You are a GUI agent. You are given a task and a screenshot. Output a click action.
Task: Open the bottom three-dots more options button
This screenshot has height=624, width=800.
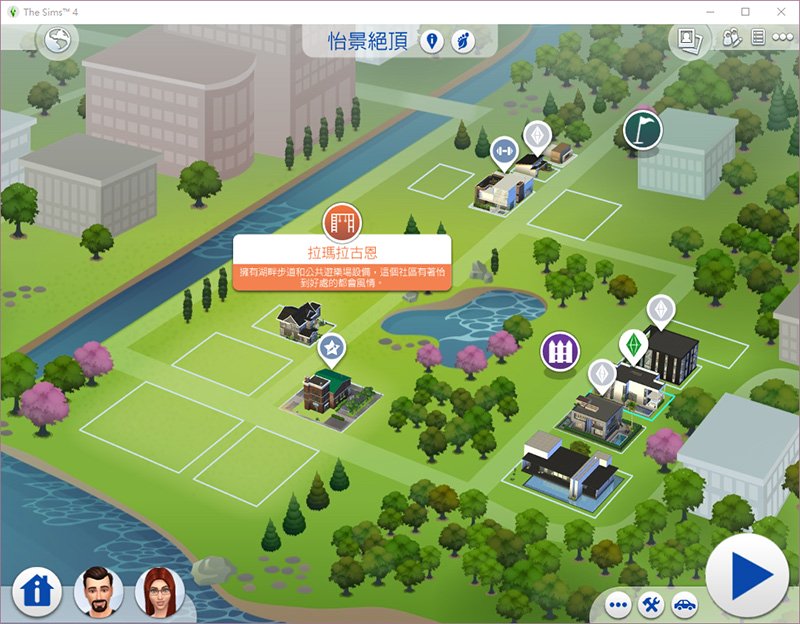click(618, 604)
